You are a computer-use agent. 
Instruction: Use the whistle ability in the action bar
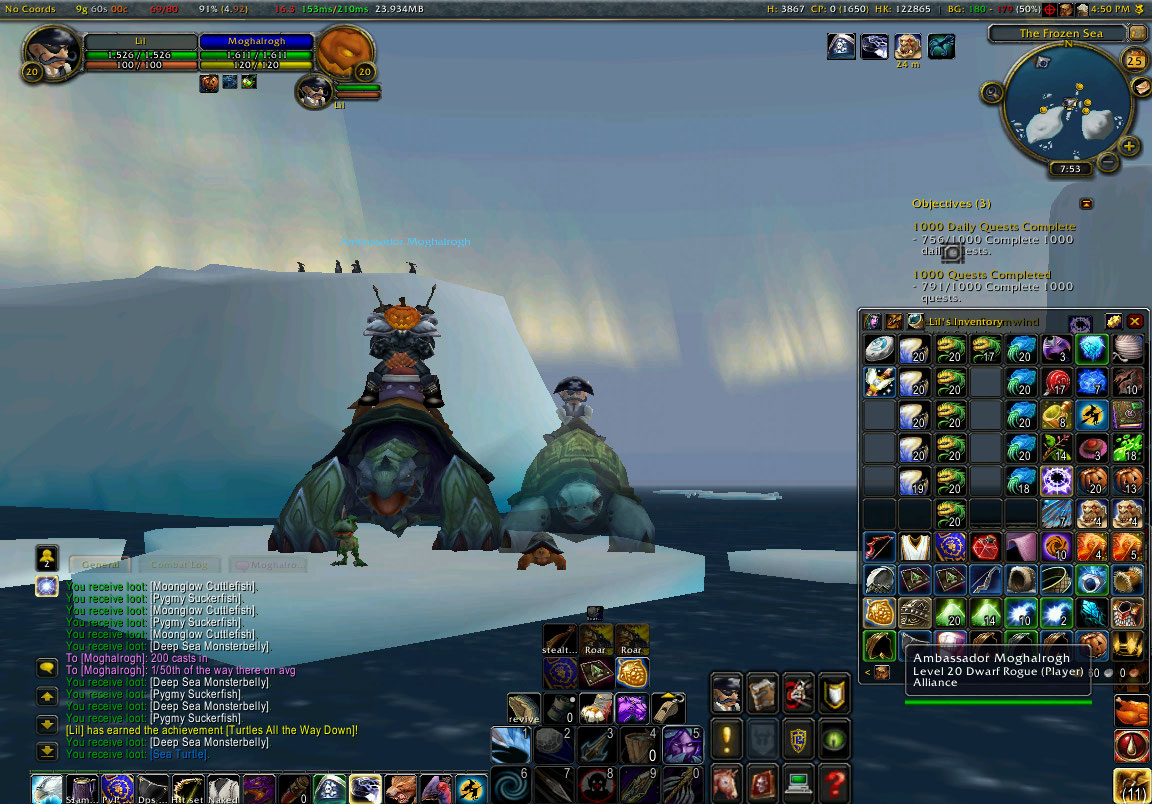pyautogui.click(x=669, y=706)
